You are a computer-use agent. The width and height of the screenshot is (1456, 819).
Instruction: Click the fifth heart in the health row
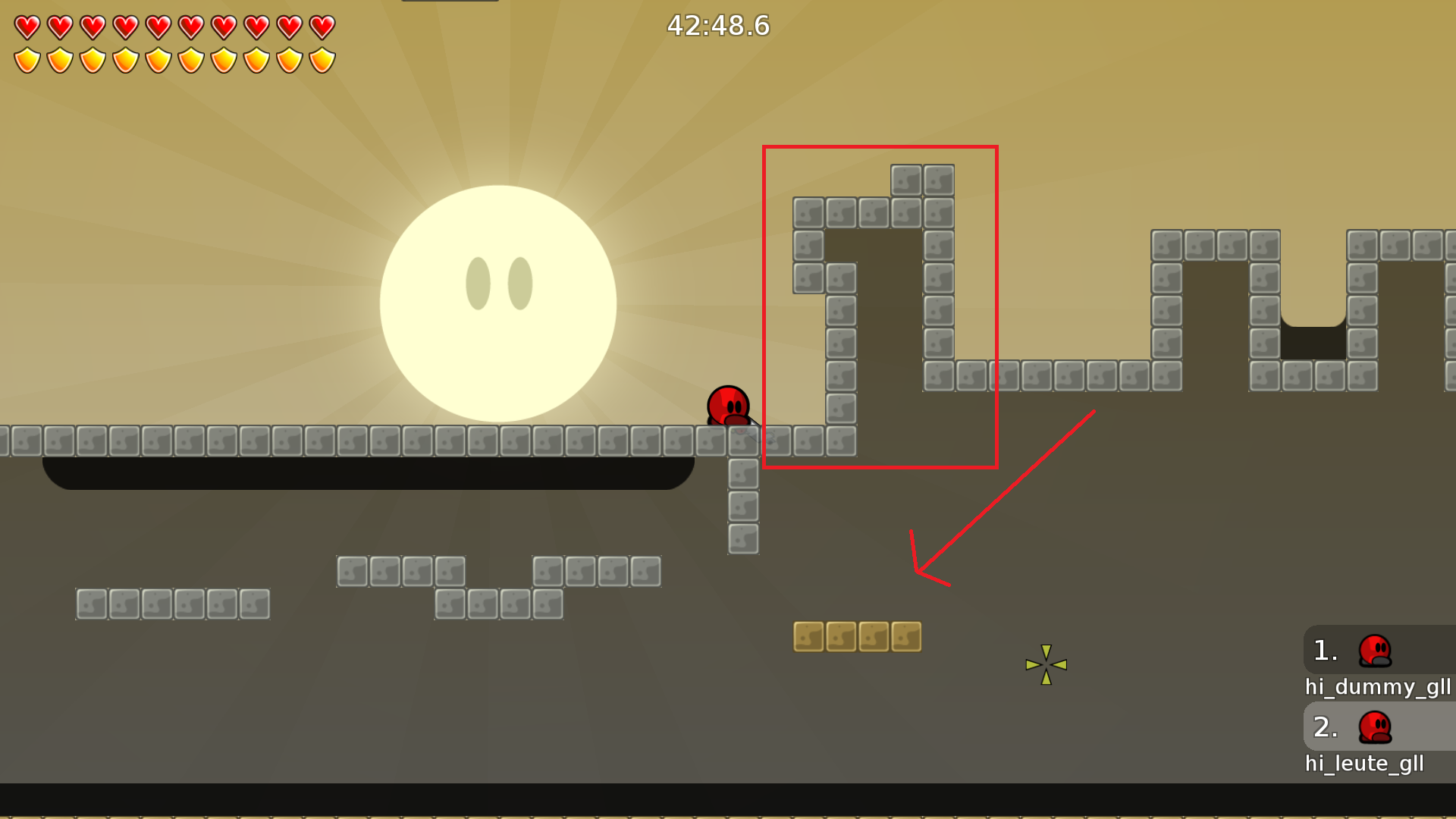click(159, 27)
